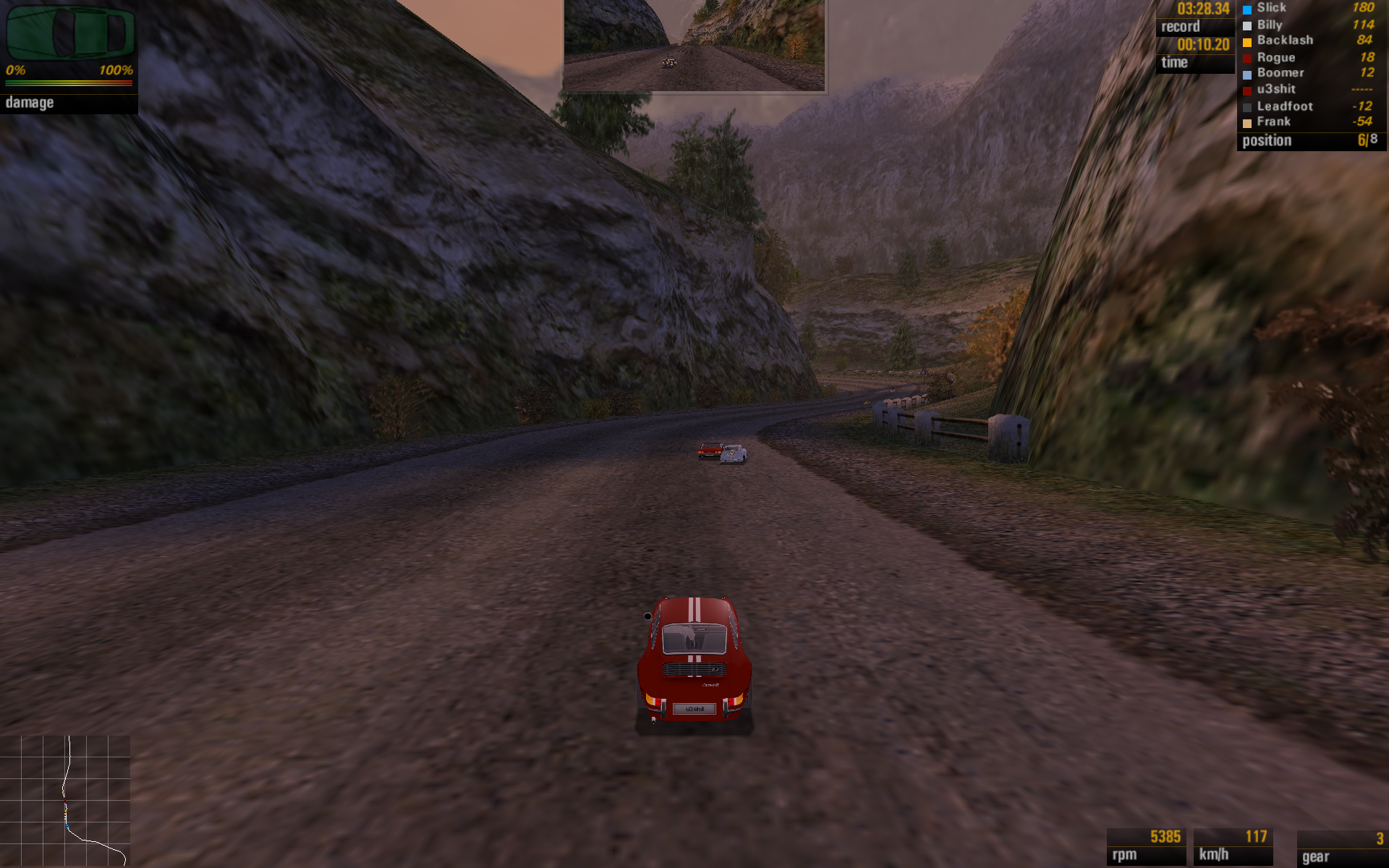The image size is (1389, 868).
Task: Select Leadfoot in the standings
Action: click(x=1309, y=106)
